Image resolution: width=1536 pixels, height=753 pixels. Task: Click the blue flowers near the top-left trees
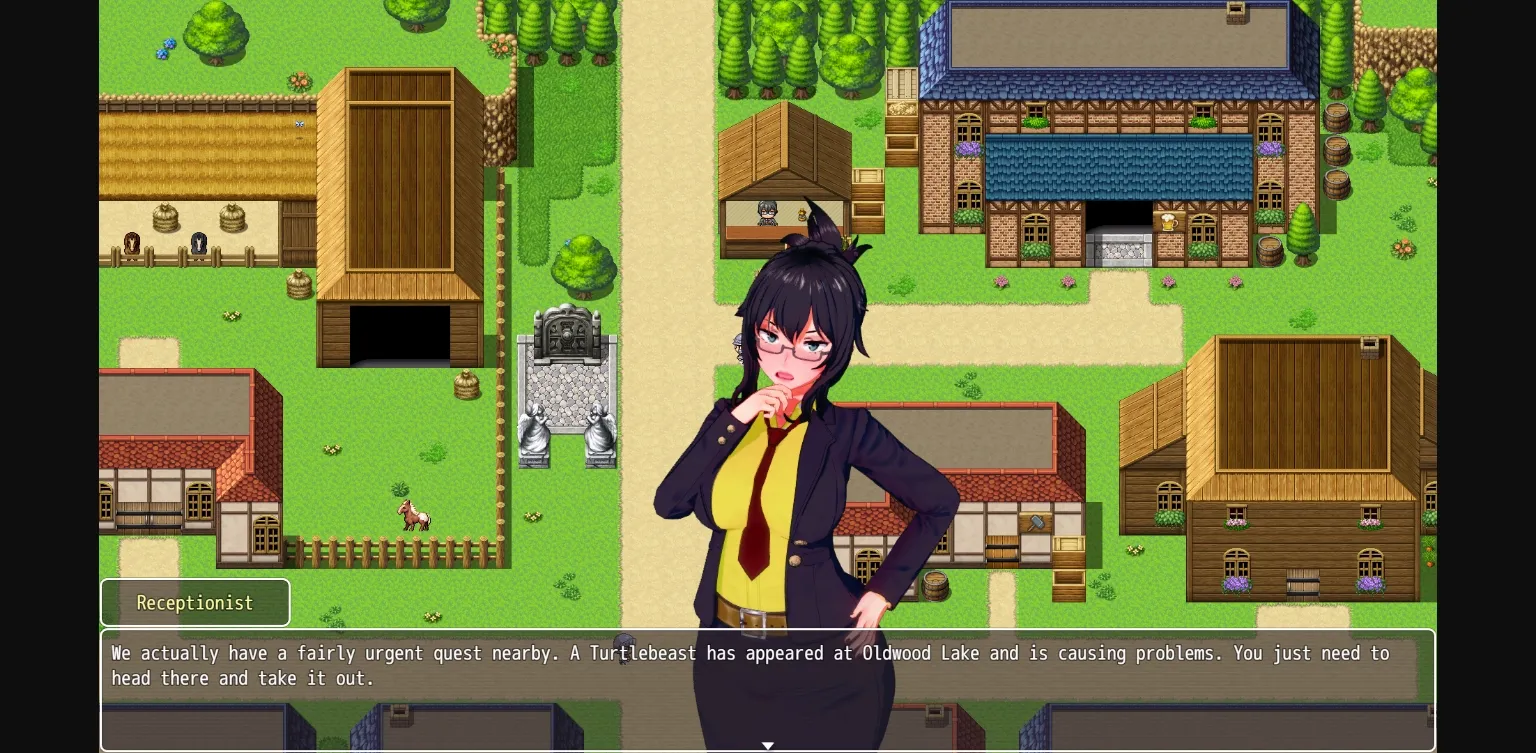tap(166, 48)
